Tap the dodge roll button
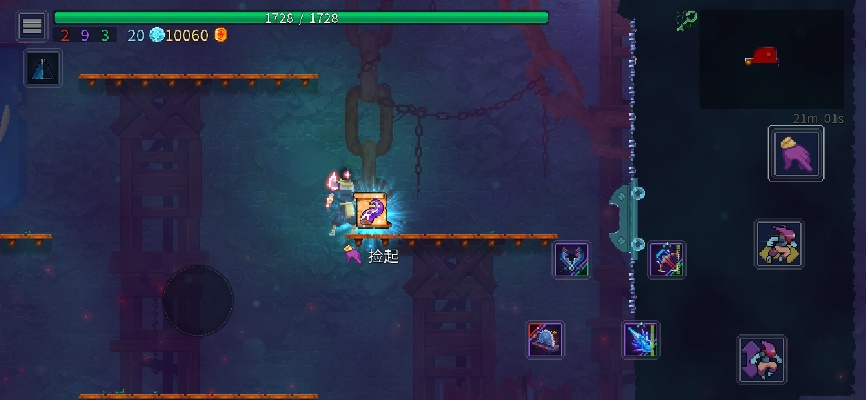 pos(778,244)
